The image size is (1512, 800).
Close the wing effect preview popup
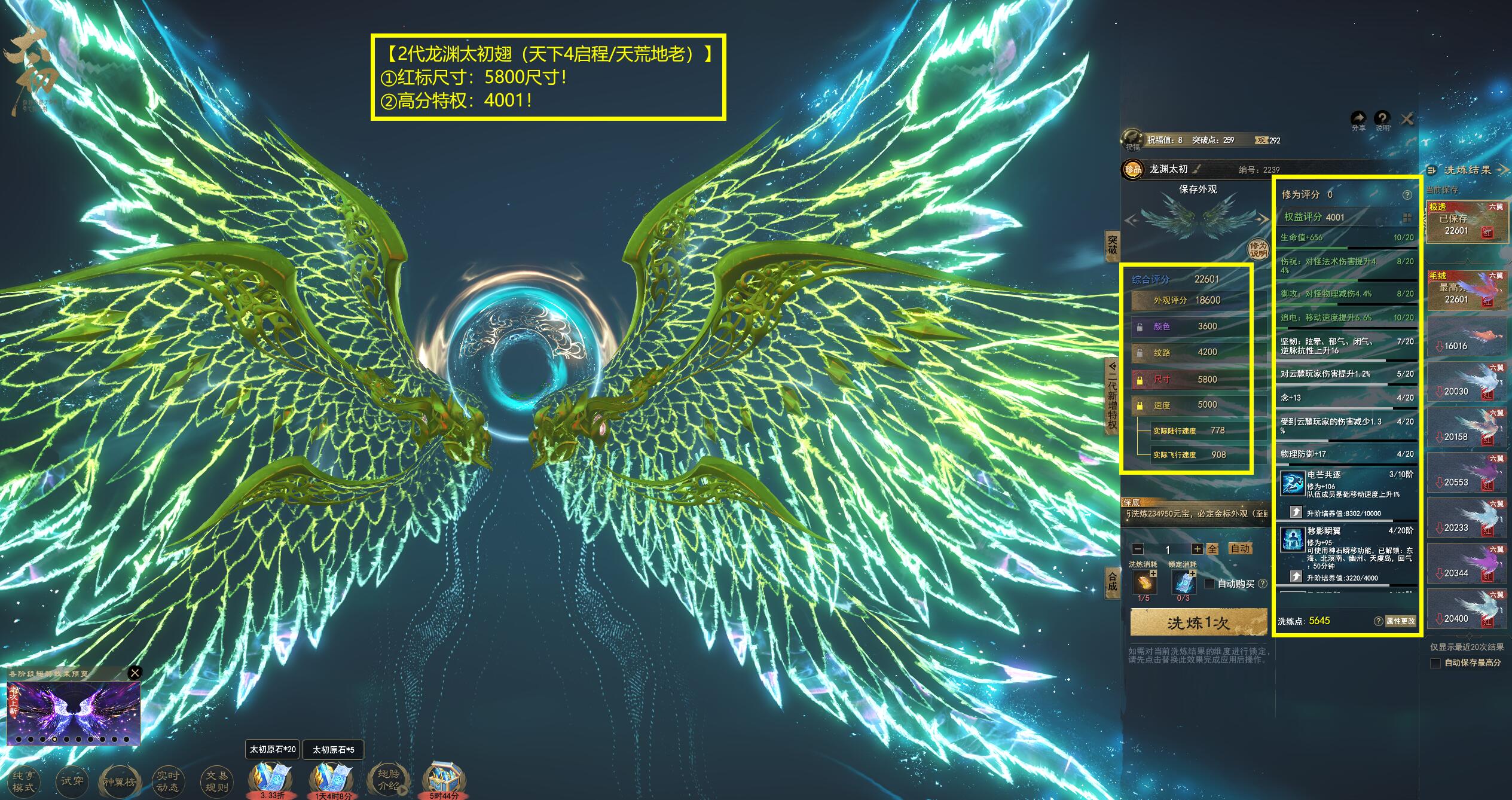click(x=135, y=673)
